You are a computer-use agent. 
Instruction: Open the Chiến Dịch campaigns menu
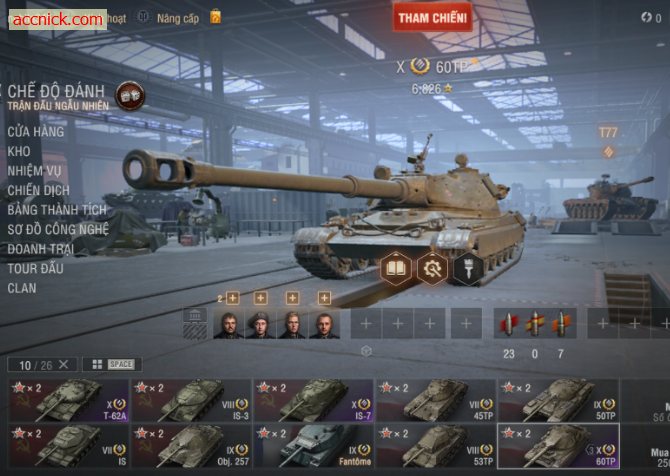point(39,190)
